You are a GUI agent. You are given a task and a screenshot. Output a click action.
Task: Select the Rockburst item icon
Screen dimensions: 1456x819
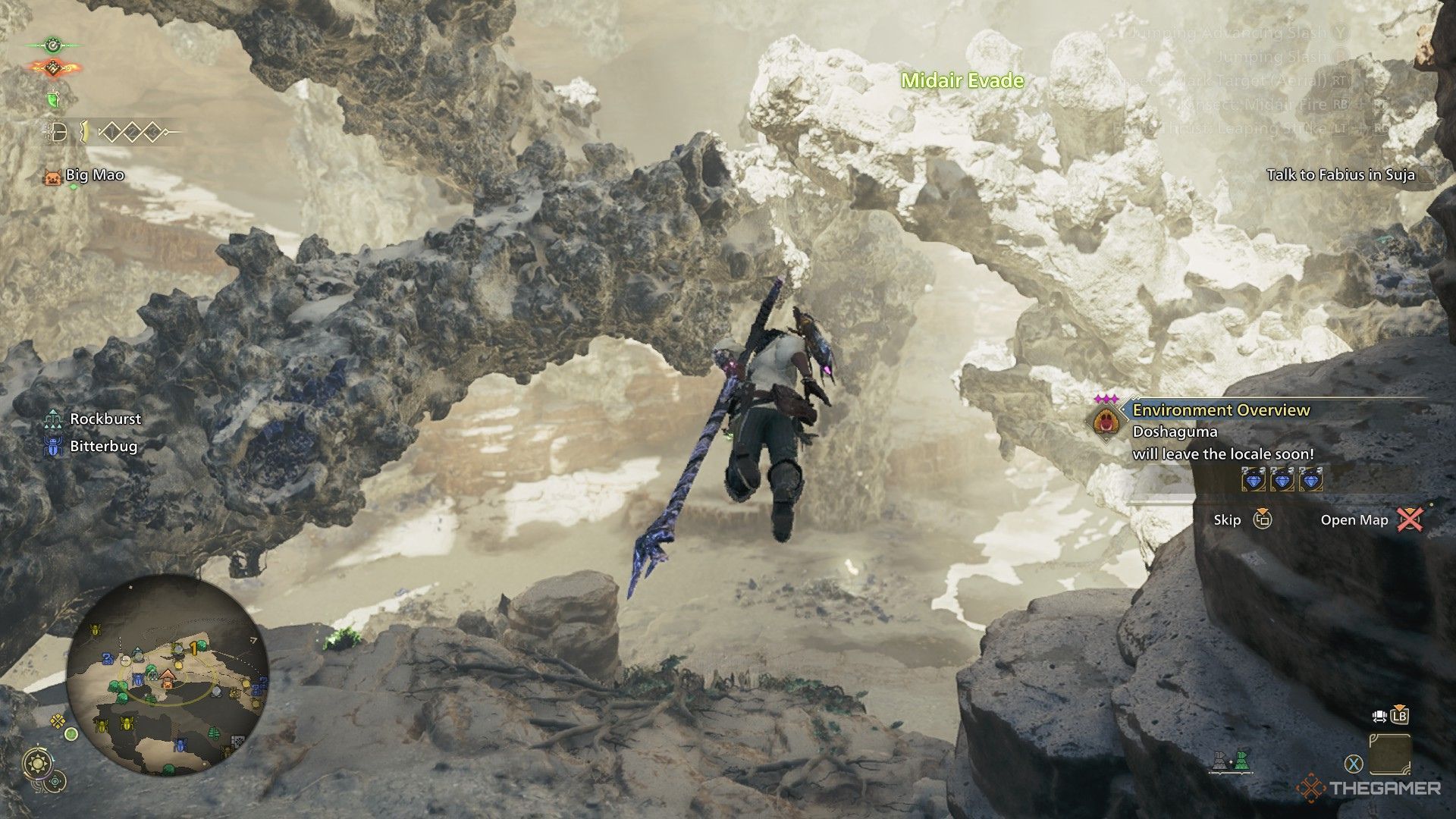click(x=52, y=418)
